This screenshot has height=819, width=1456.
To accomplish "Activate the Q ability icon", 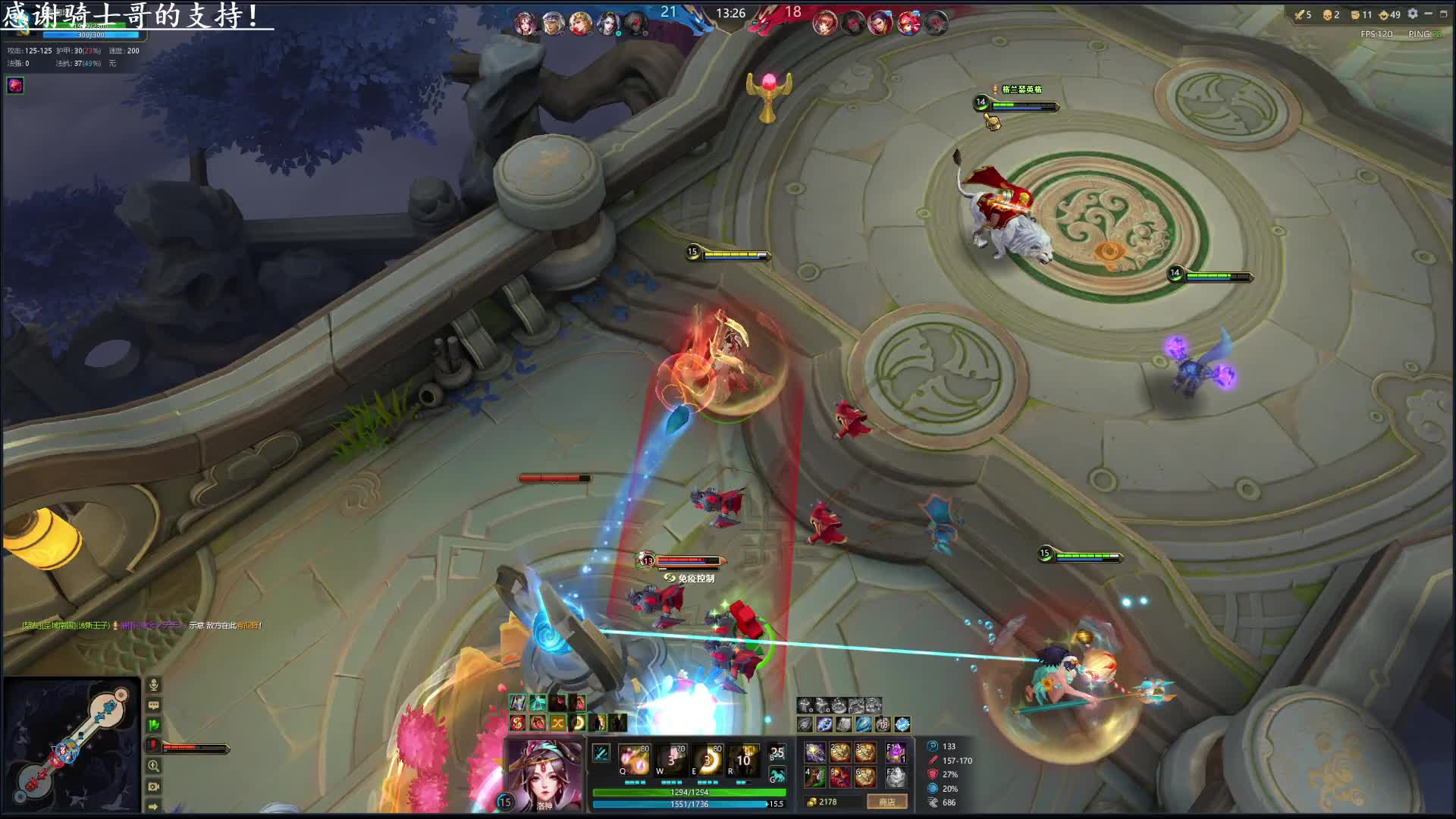I will (x=634, y=760).
